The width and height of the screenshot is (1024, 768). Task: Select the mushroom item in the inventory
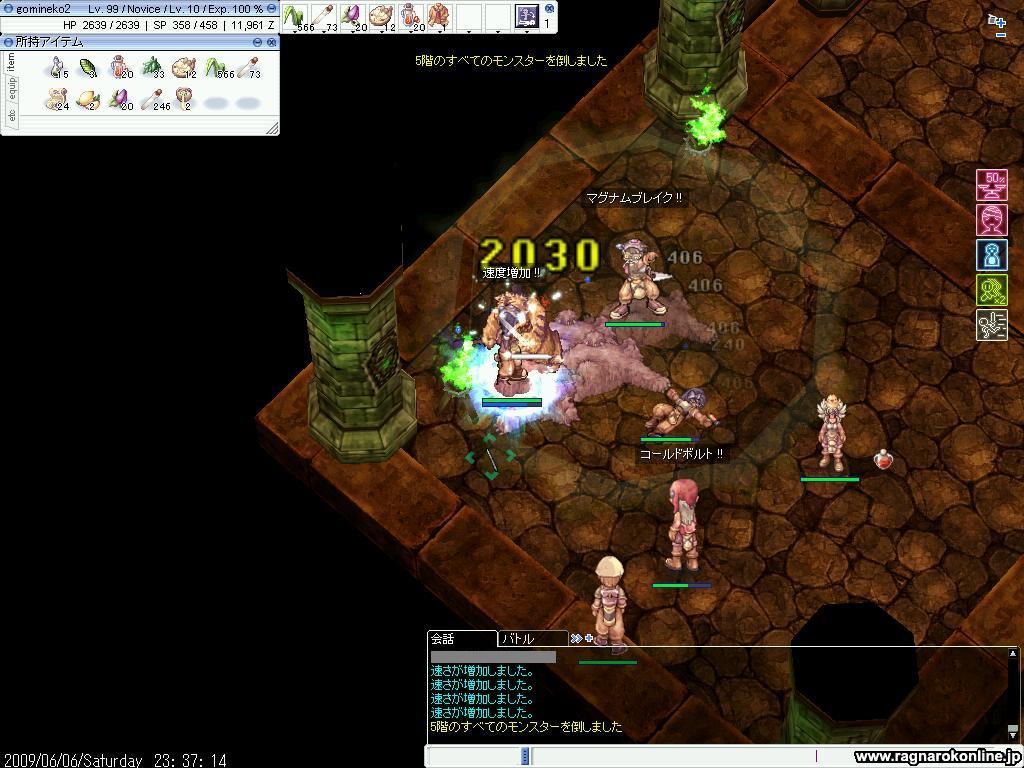[x=184, y=99]
